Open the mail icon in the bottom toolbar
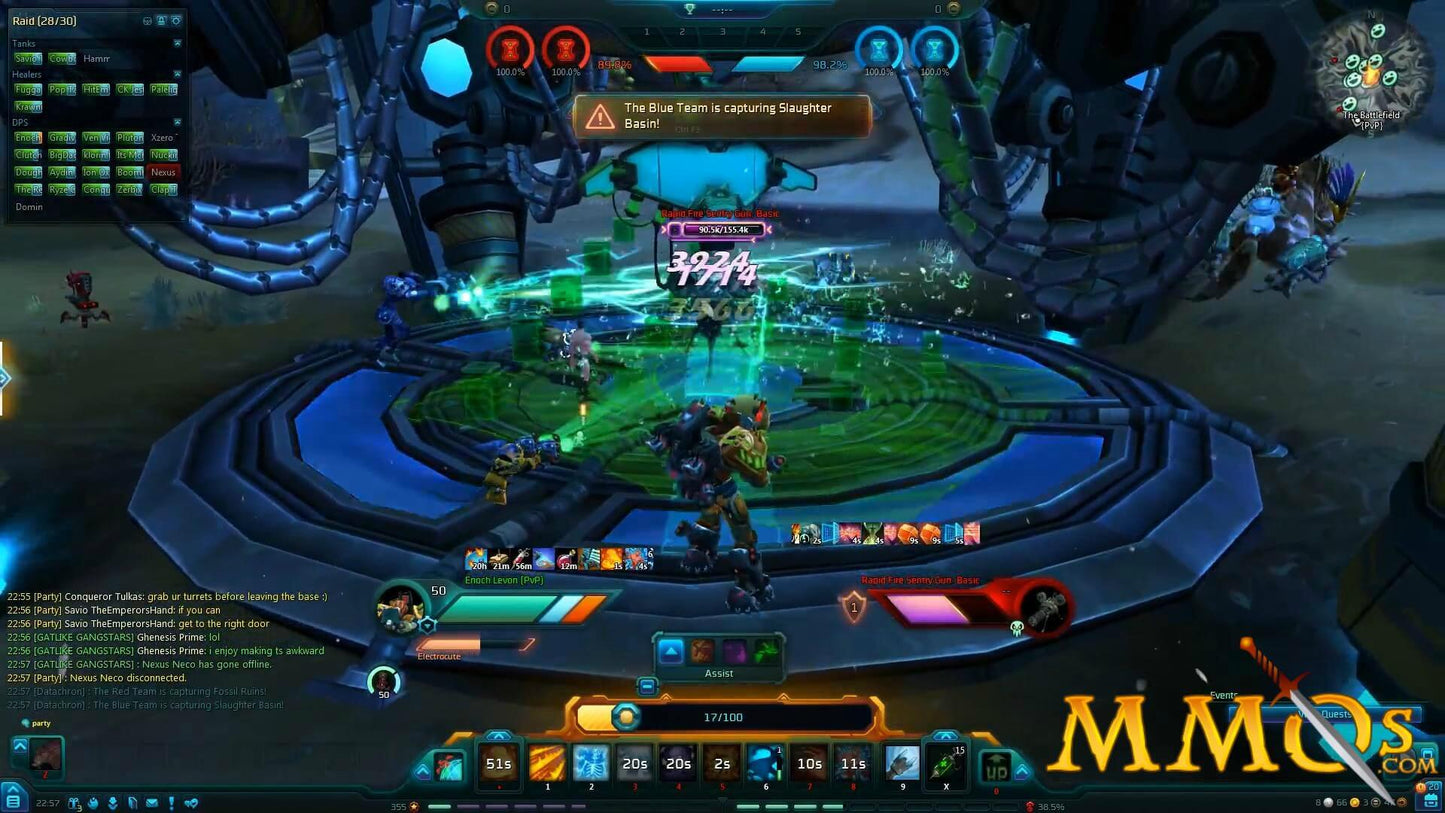This screenshot has height=813, width=1445. coord(152,803)
